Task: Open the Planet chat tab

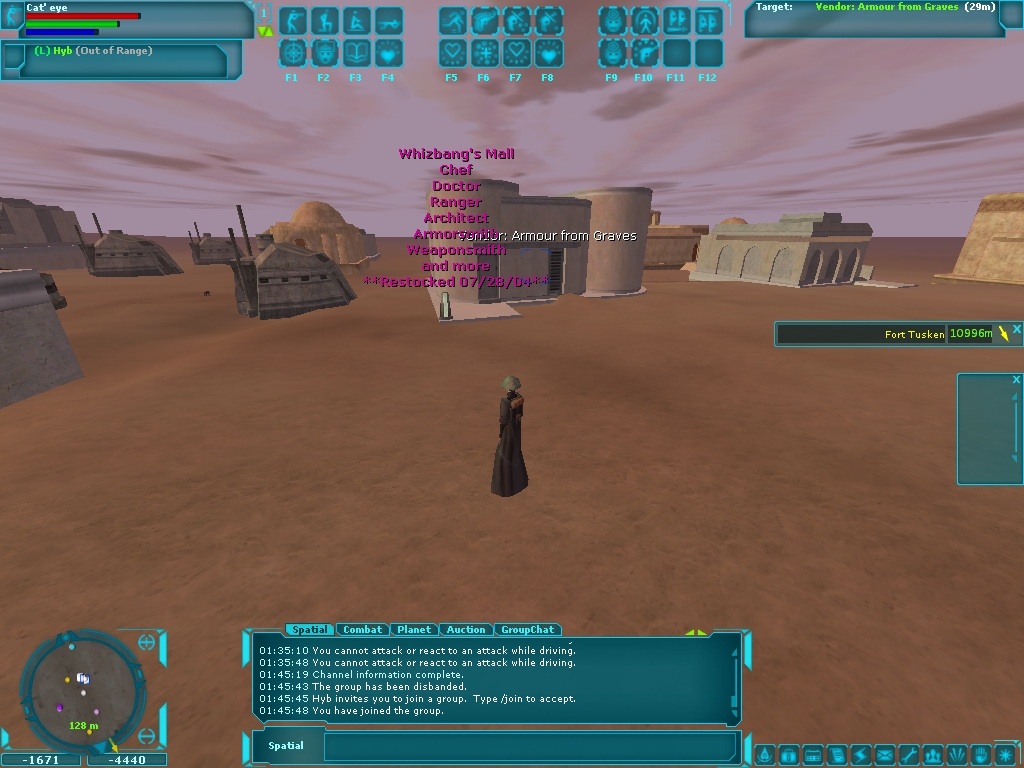Action: tap(414, 630)
